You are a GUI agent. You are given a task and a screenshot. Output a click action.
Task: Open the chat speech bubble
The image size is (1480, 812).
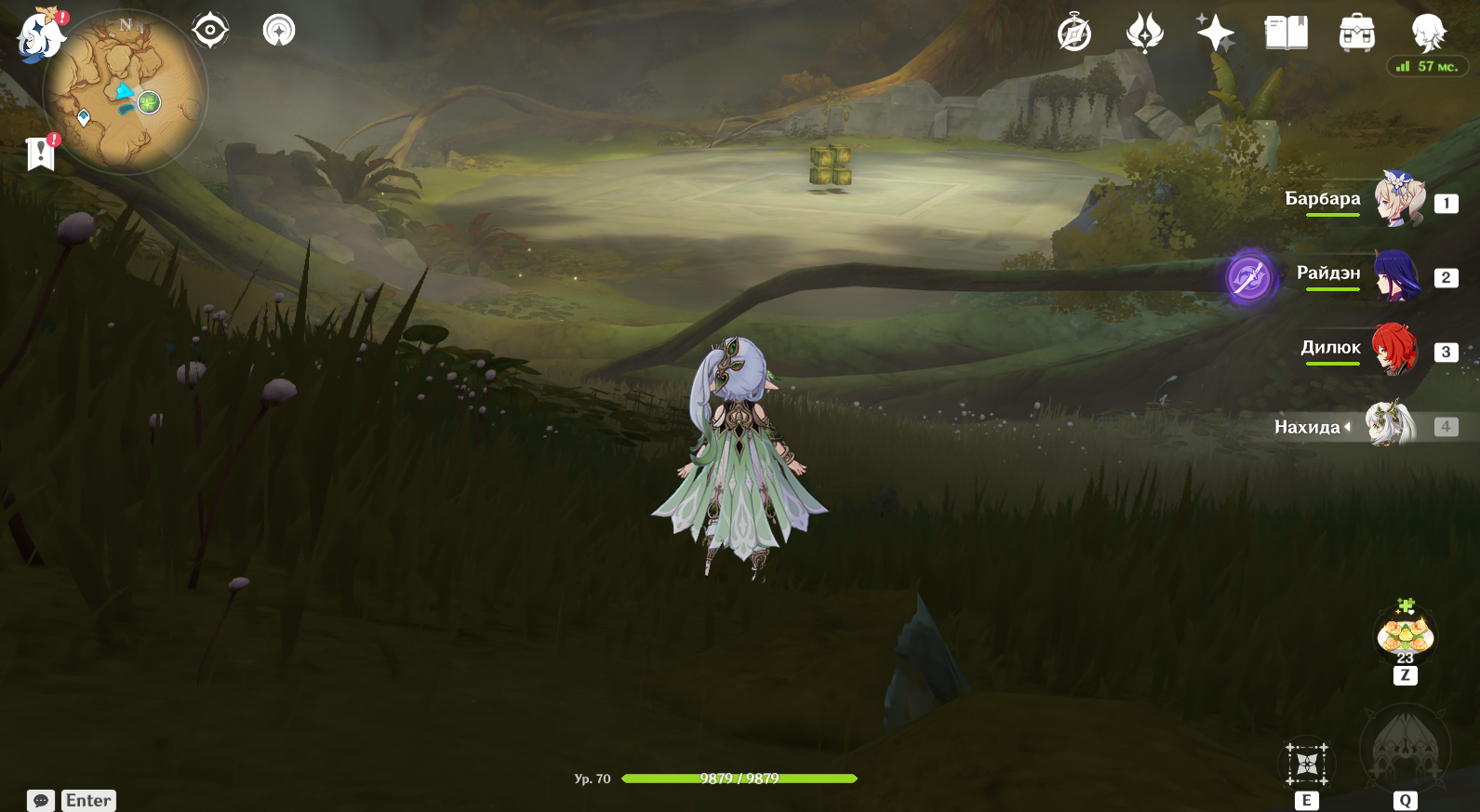click(x=41, y=801)
